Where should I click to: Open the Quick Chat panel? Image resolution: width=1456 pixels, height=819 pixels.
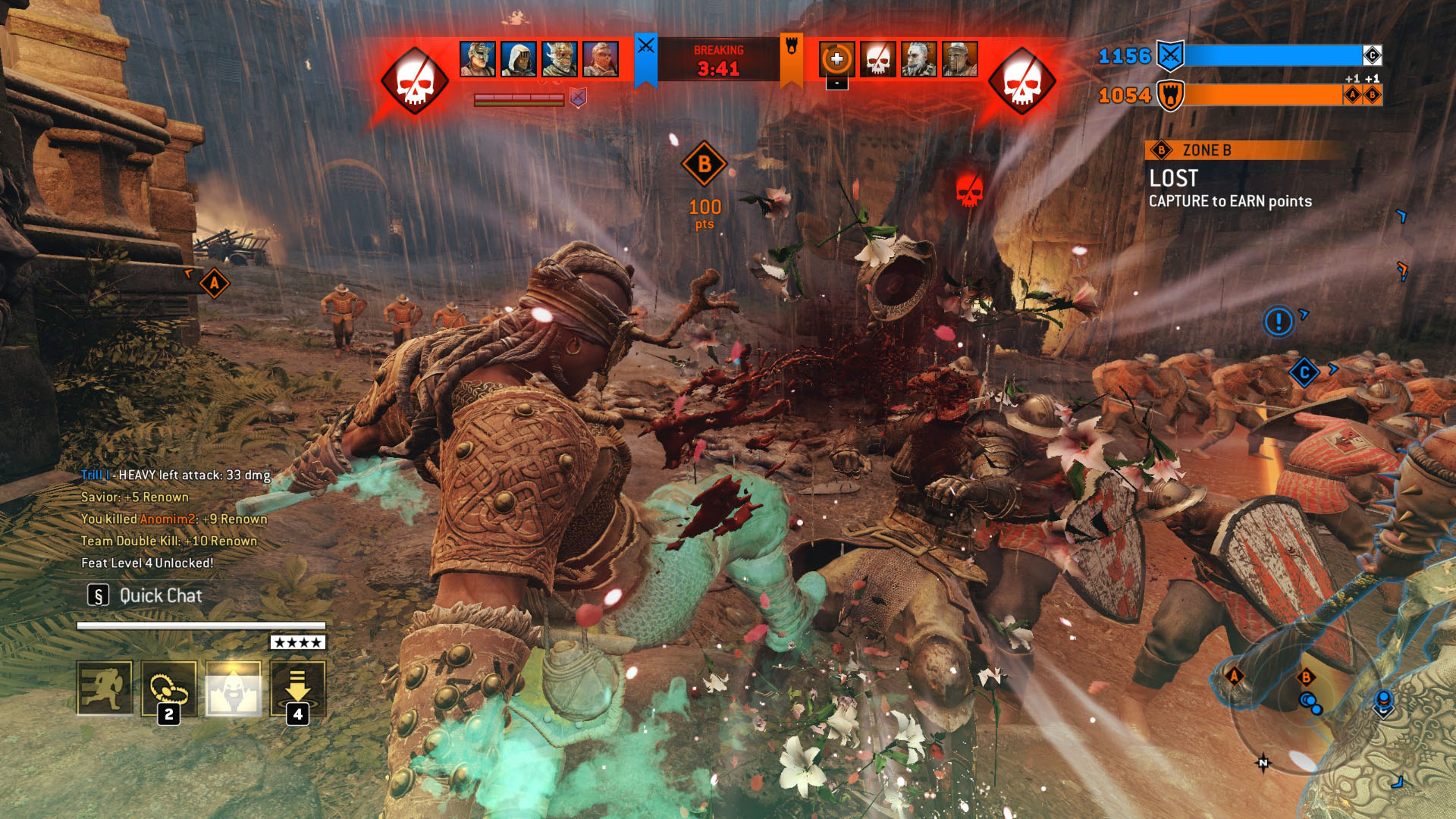click(x=146, y=596)
